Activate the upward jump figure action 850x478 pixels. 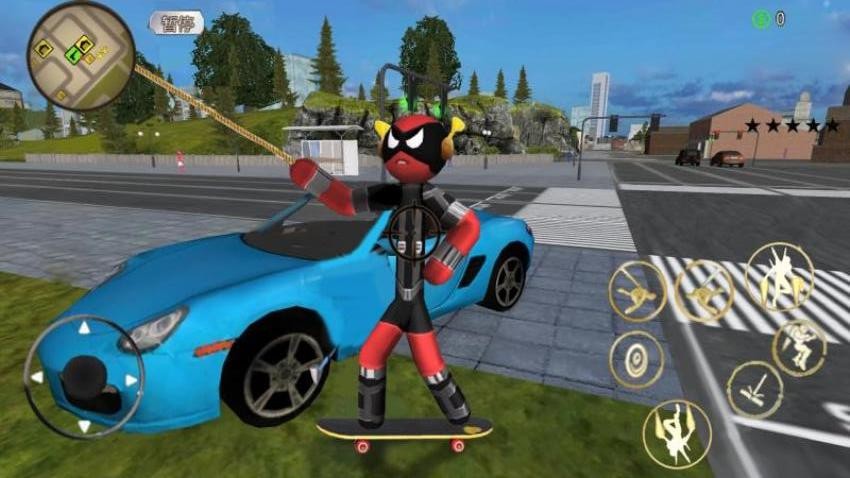(x=779, y=276)
